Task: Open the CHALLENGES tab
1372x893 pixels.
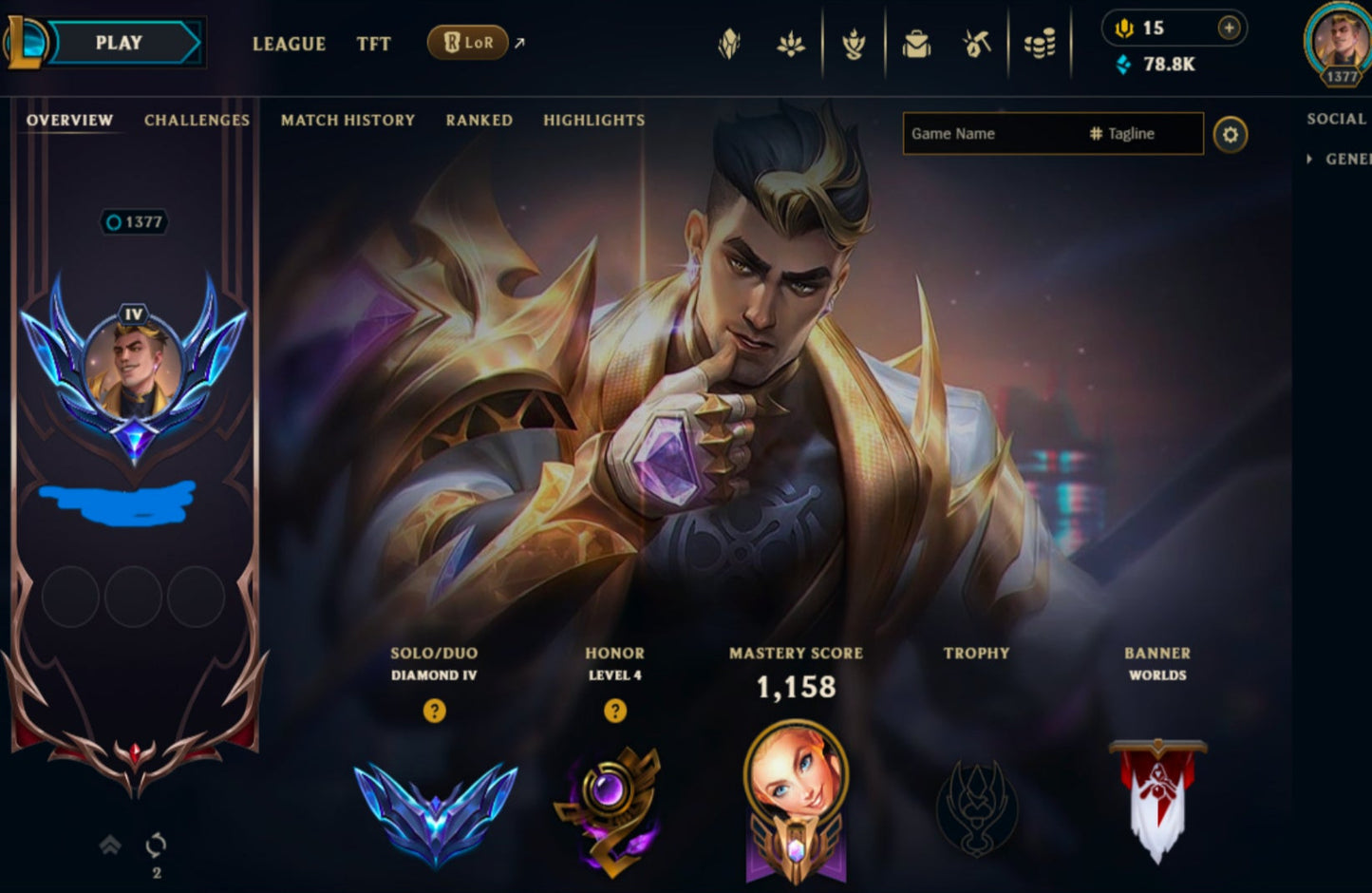Action: [196, 120]
